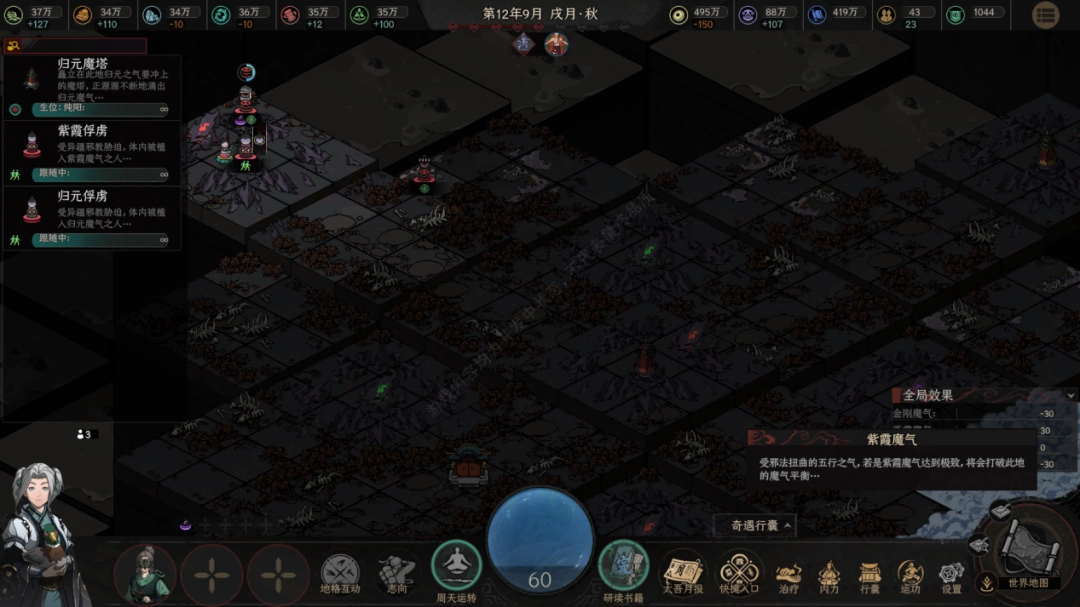Open the top-right hamburger list menu
Image resolution: width=1080 pixels, height=607 pixels.
1045,15
